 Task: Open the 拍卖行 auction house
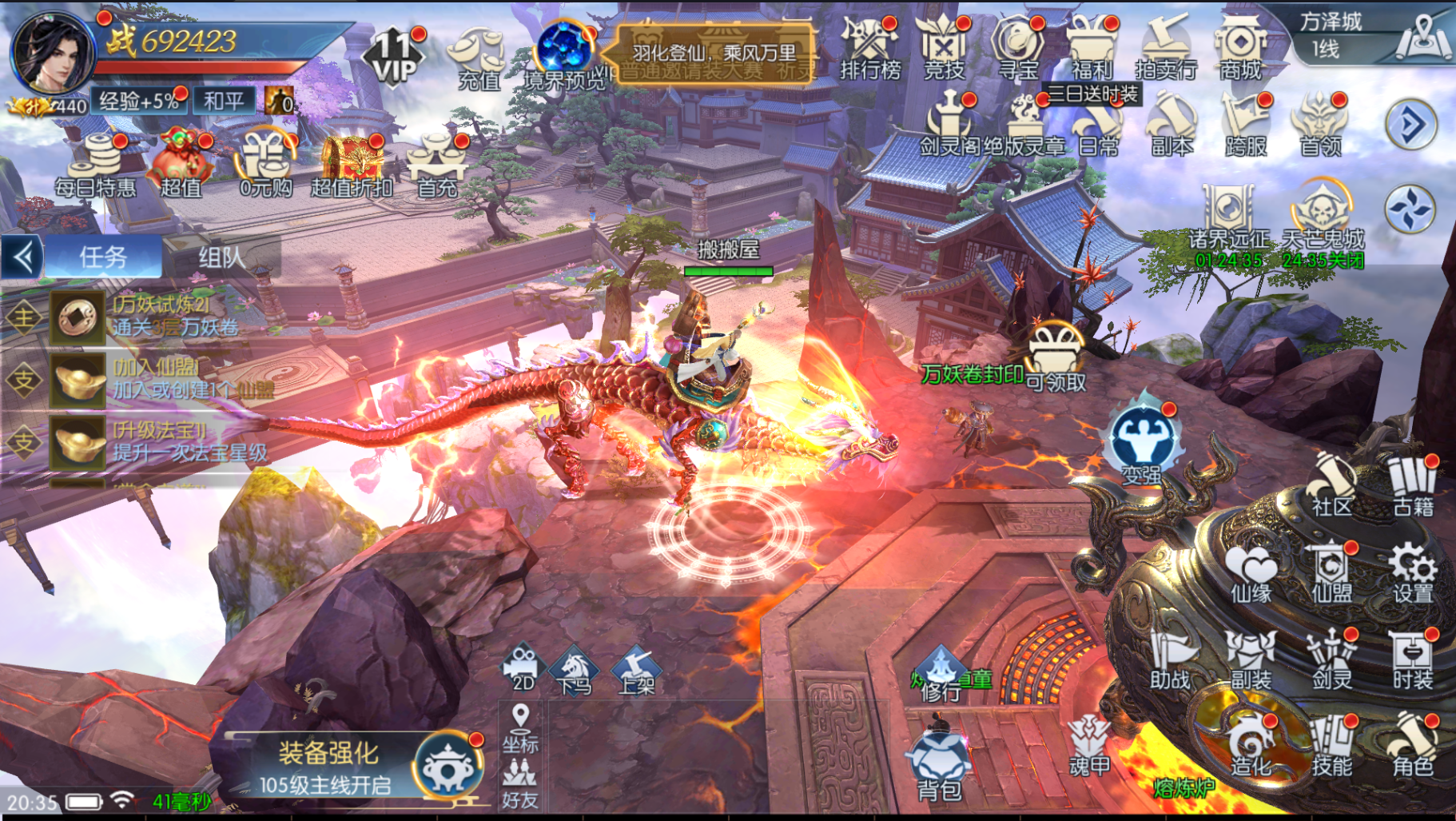[x=1166, y=50]
